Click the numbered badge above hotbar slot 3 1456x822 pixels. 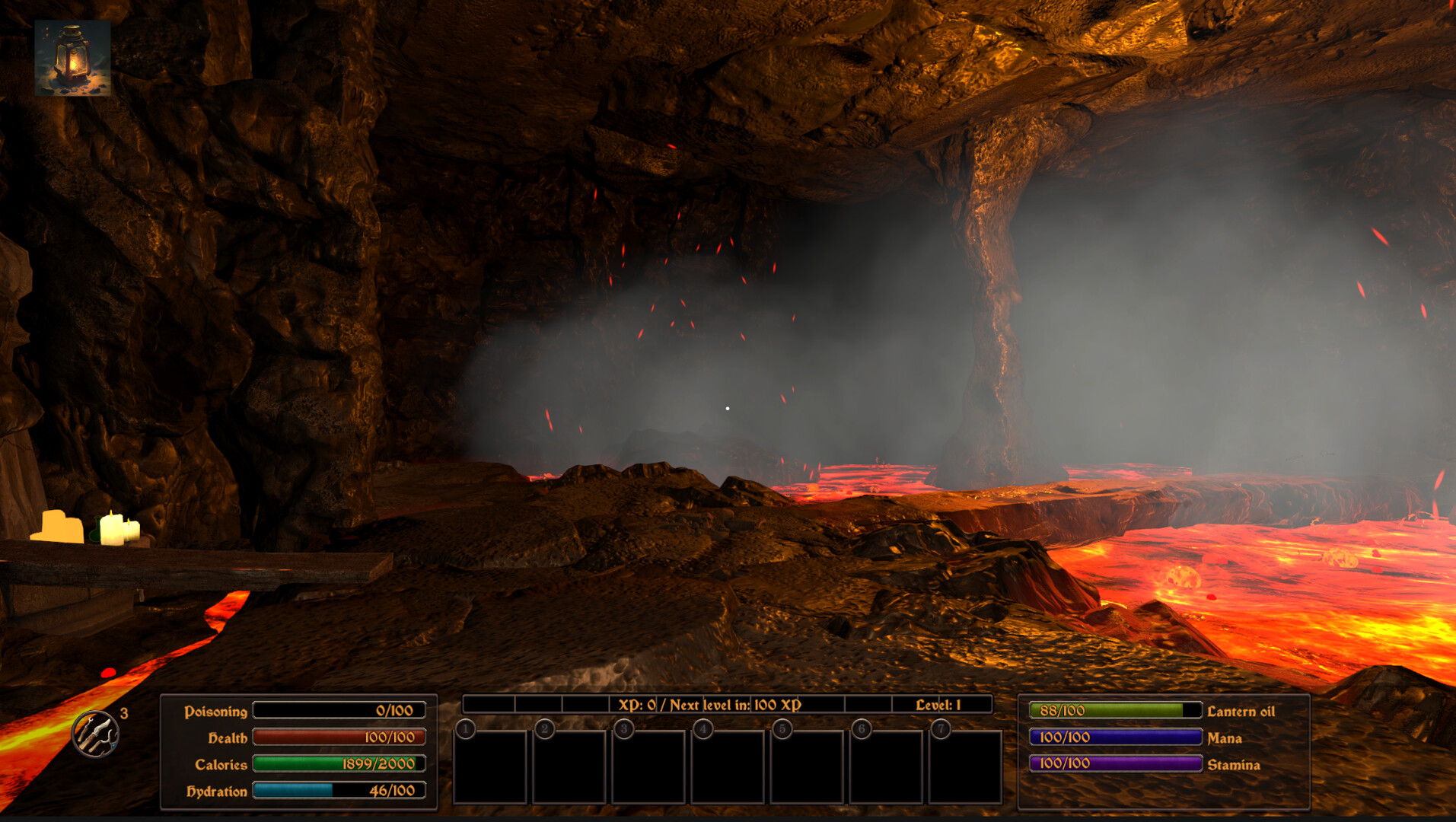pos(623,729)
